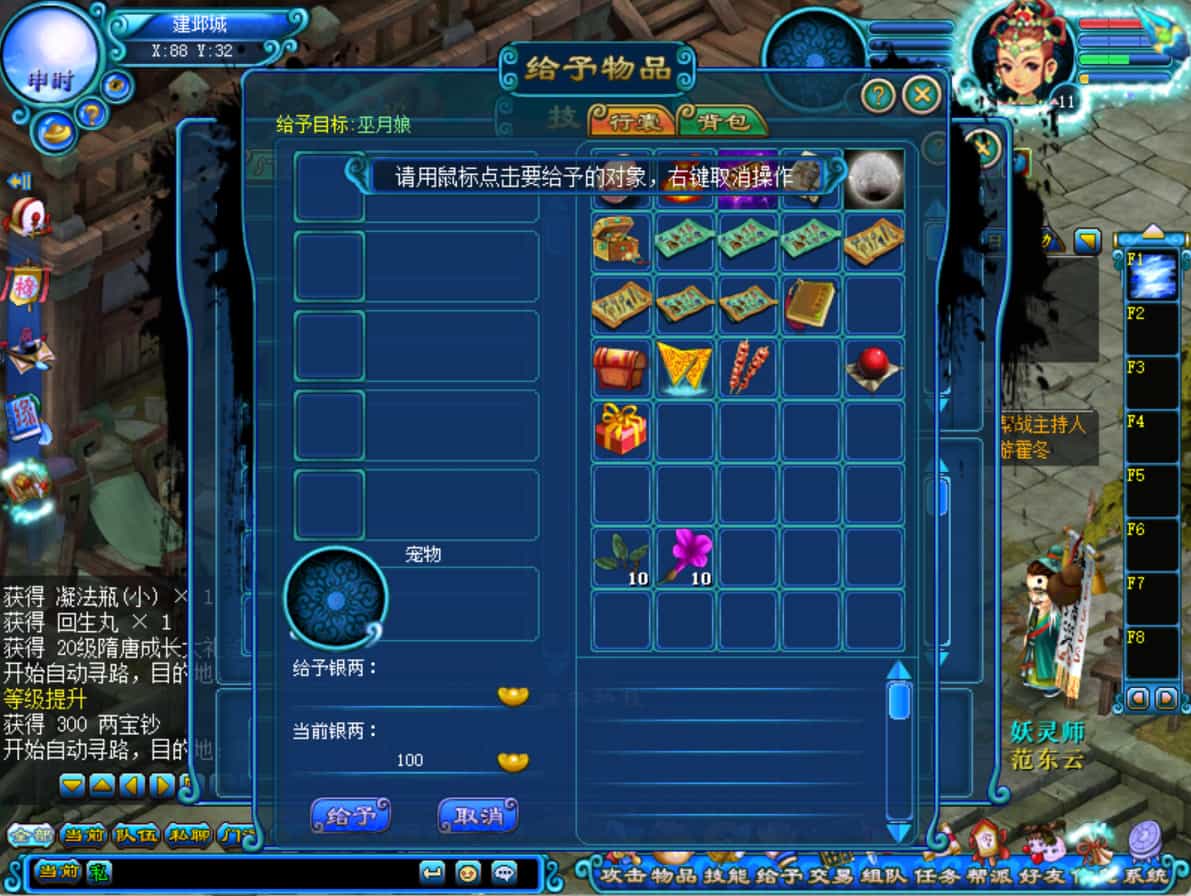Open help for the give-item window
Viewport: 1191px width, 896px height.
(x=877, y=95)
